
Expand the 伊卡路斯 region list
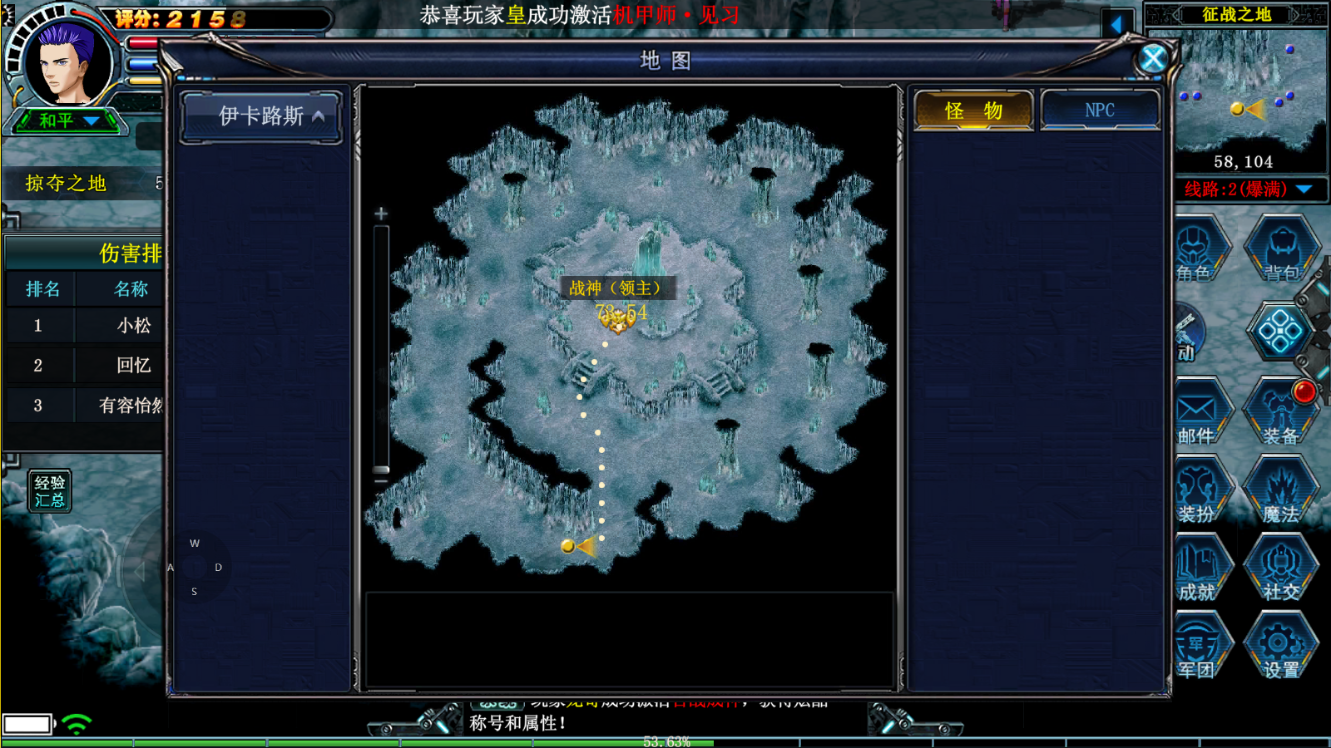coord(261,117)
